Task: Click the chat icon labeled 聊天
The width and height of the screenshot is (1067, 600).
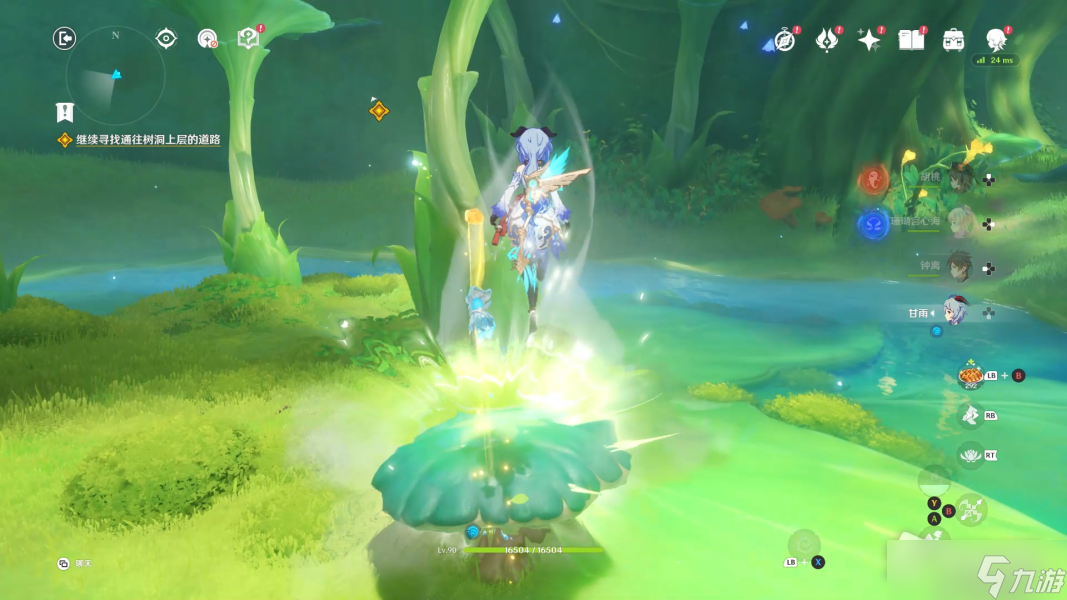Action: point(63,564)
